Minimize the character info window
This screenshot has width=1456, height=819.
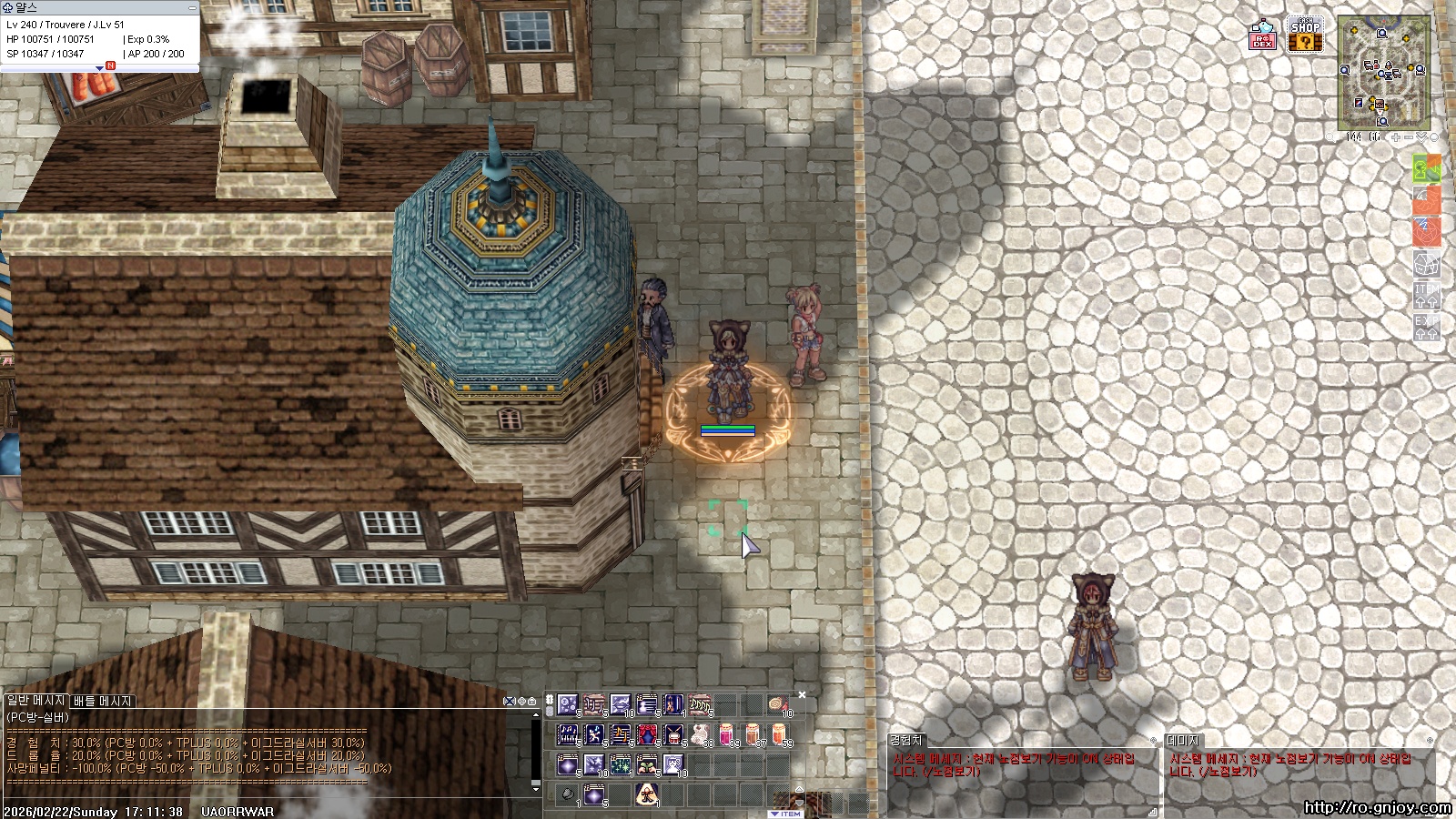[192, 7]
